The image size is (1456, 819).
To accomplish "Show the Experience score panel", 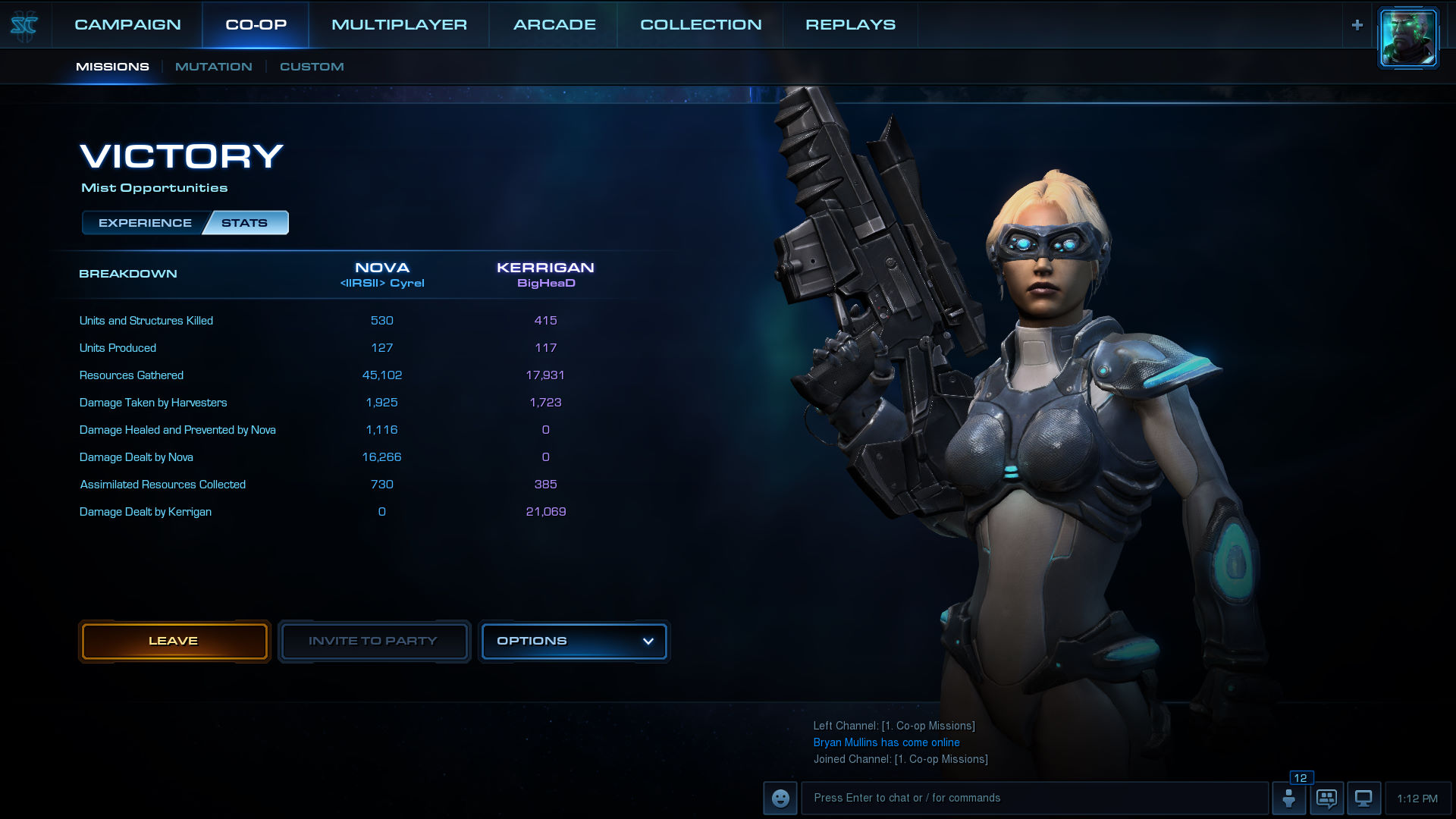I will [x=145, y=223].
